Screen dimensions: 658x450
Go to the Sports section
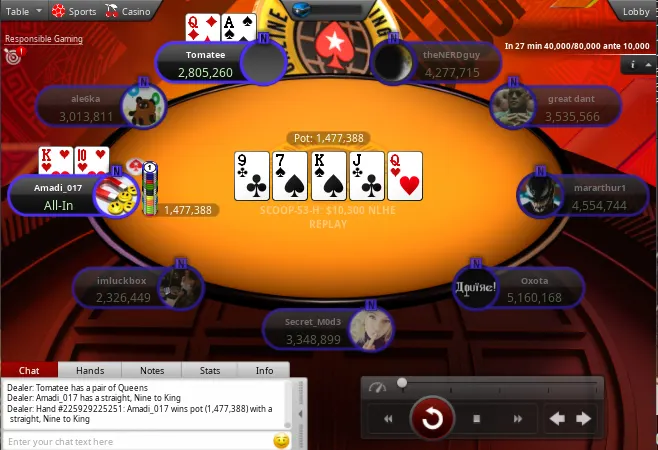pyautogui.click(x=74, y=10)
